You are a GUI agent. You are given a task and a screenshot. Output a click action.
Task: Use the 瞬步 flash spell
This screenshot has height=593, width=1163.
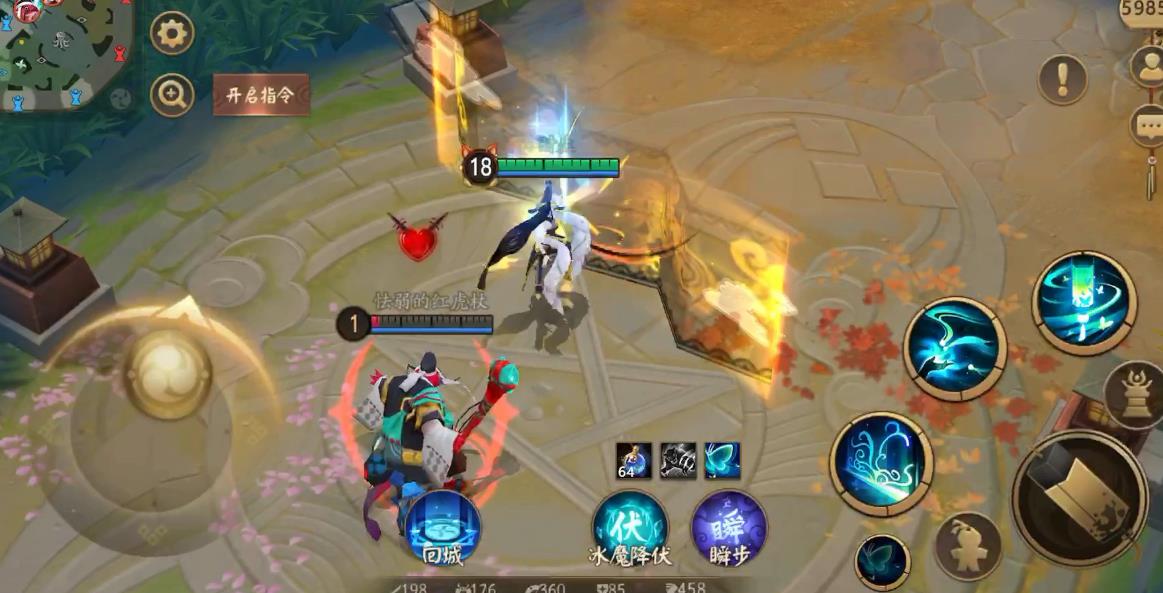pyautogui.click(x=729, y=528)
